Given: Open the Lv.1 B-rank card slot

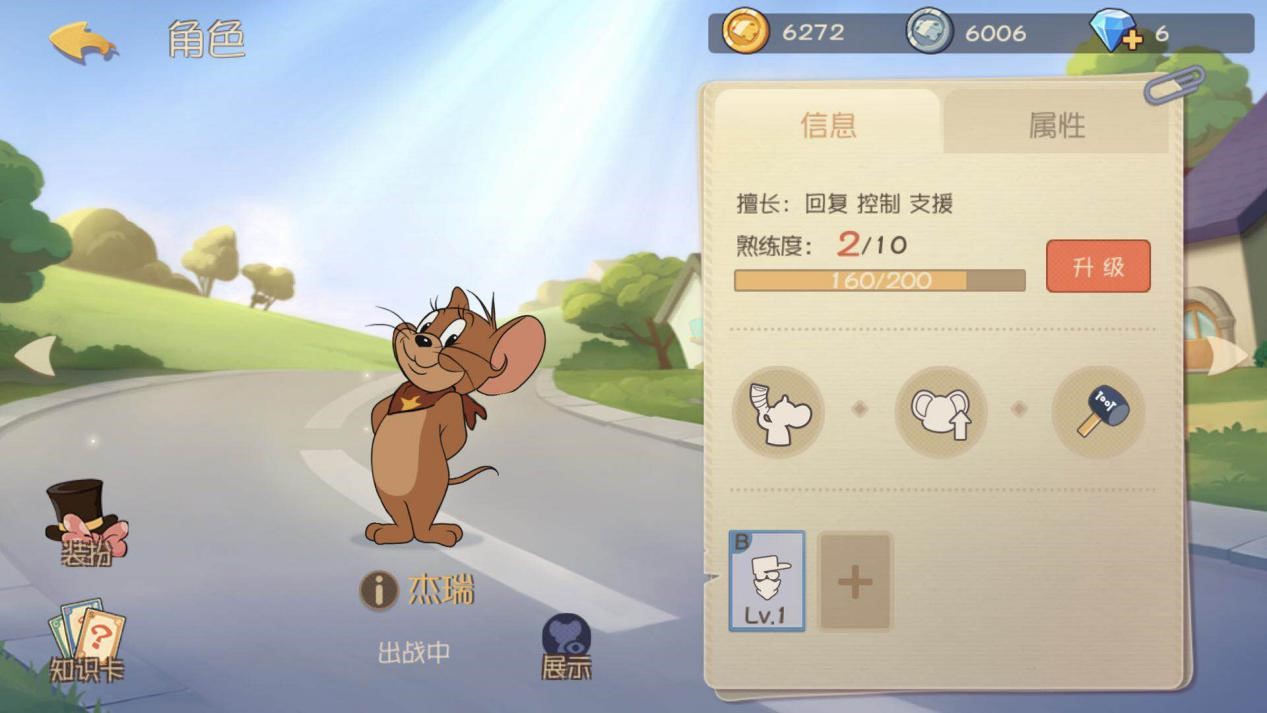Looking at the screenshot, I should click(x=767, y=581).
